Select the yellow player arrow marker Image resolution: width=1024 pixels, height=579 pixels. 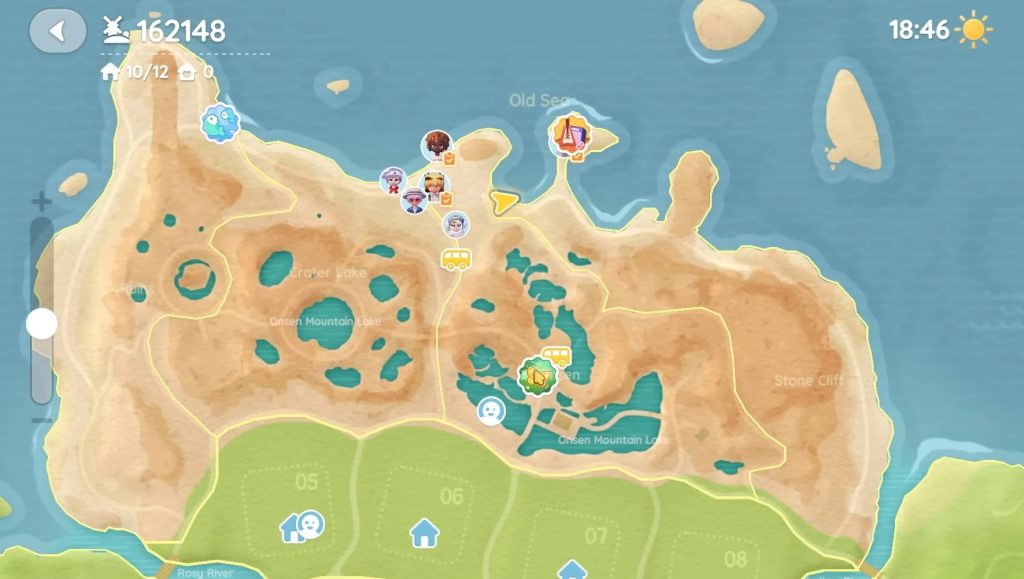[504, 202]
